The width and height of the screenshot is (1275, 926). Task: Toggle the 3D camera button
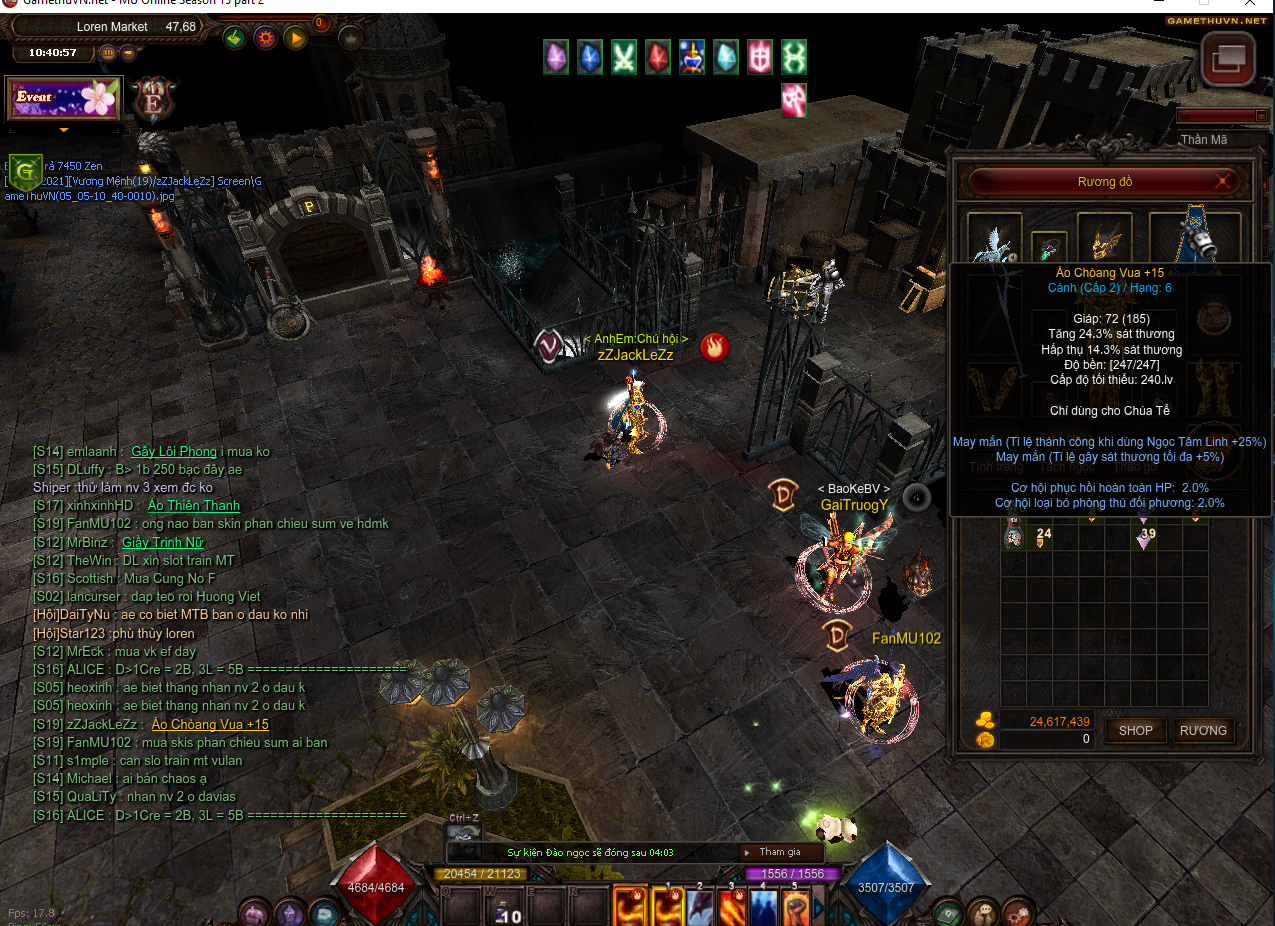107,53
